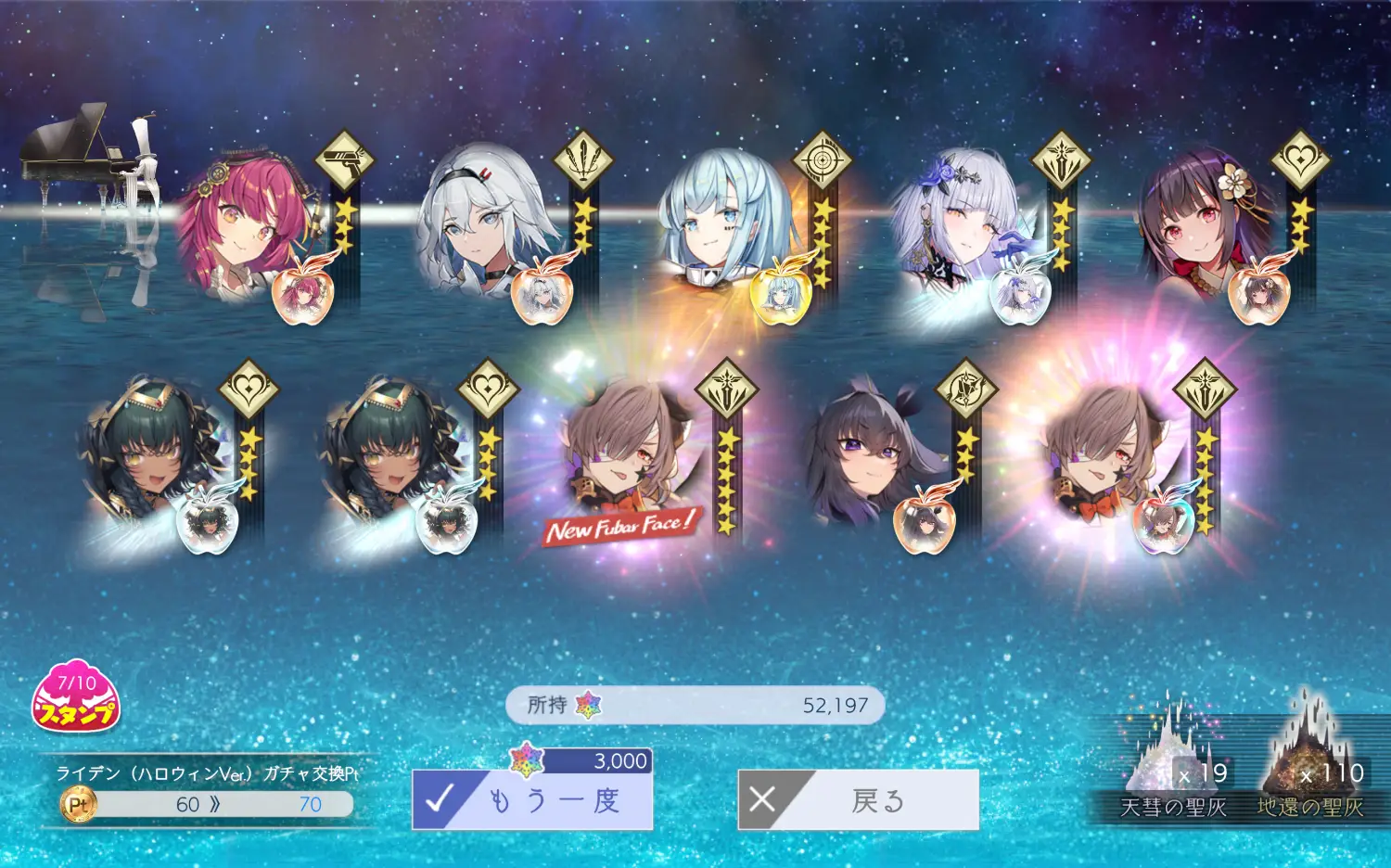Select the white-haired girl with black headband
The height and width of the screenshot is (868, 1391).
(x=482, y=223)
